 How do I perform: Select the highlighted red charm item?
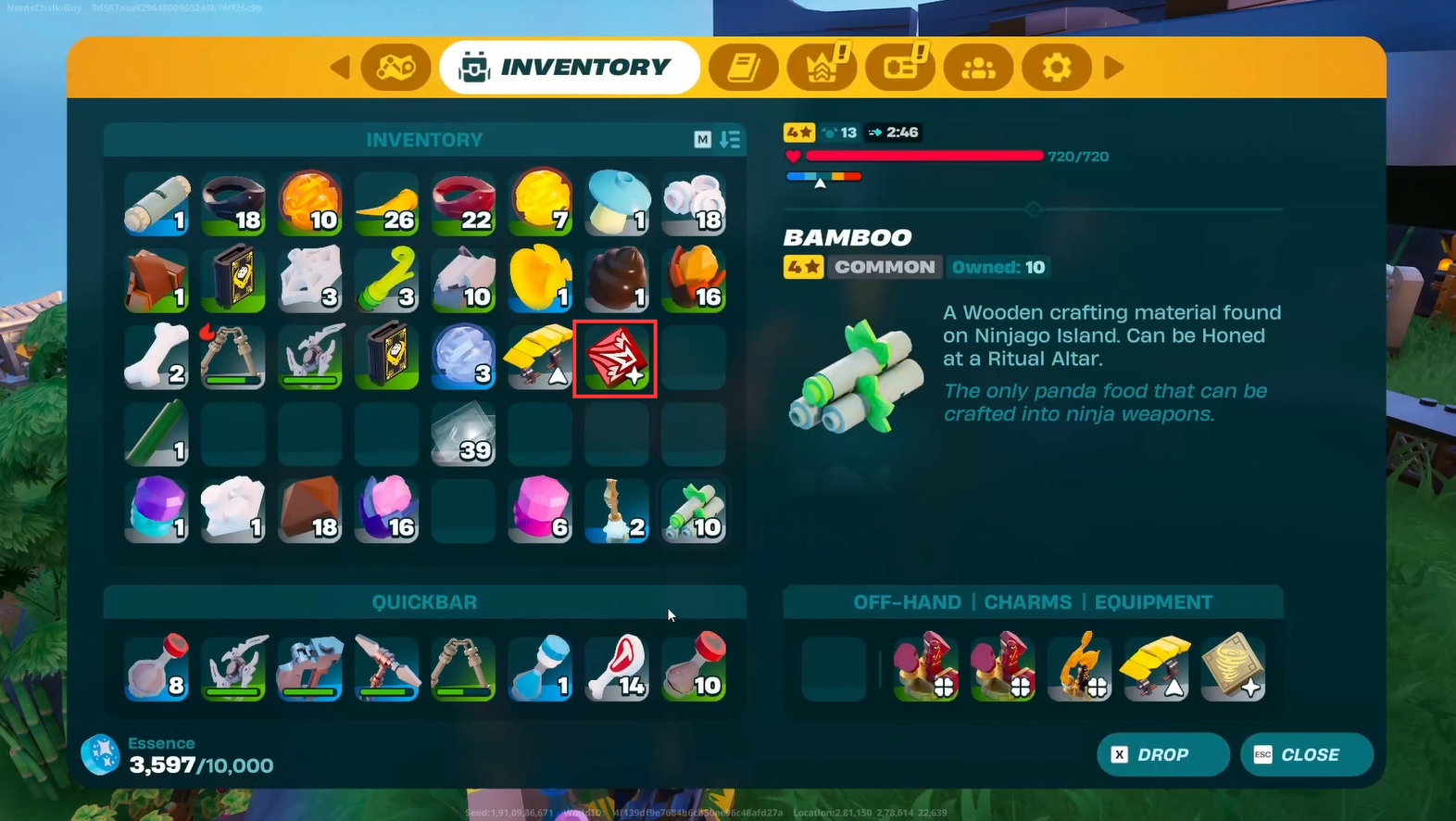[x=616, y=359]
